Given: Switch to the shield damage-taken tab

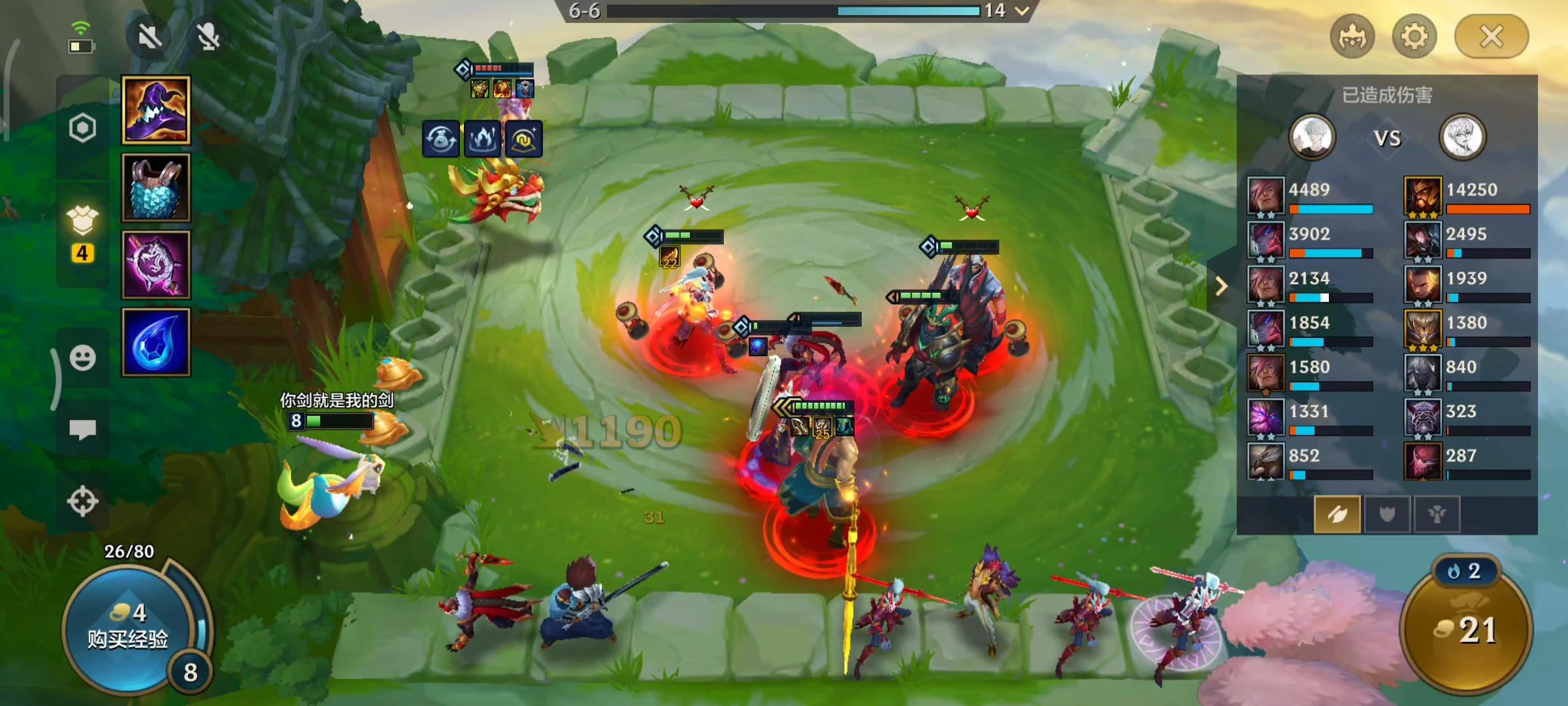Looking at the screenshot, I should [x=1386, y=514].
